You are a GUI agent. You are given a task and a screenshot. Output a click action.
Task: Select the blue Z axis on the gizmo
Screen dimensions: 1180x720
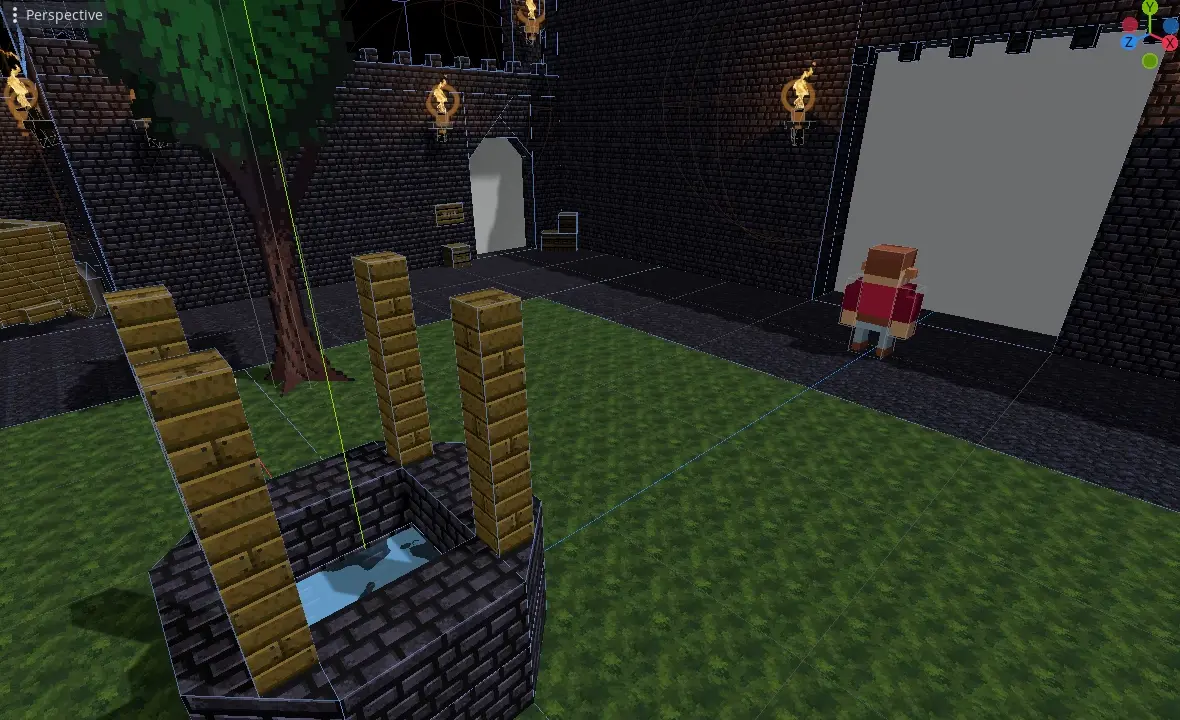(1129, 42)
